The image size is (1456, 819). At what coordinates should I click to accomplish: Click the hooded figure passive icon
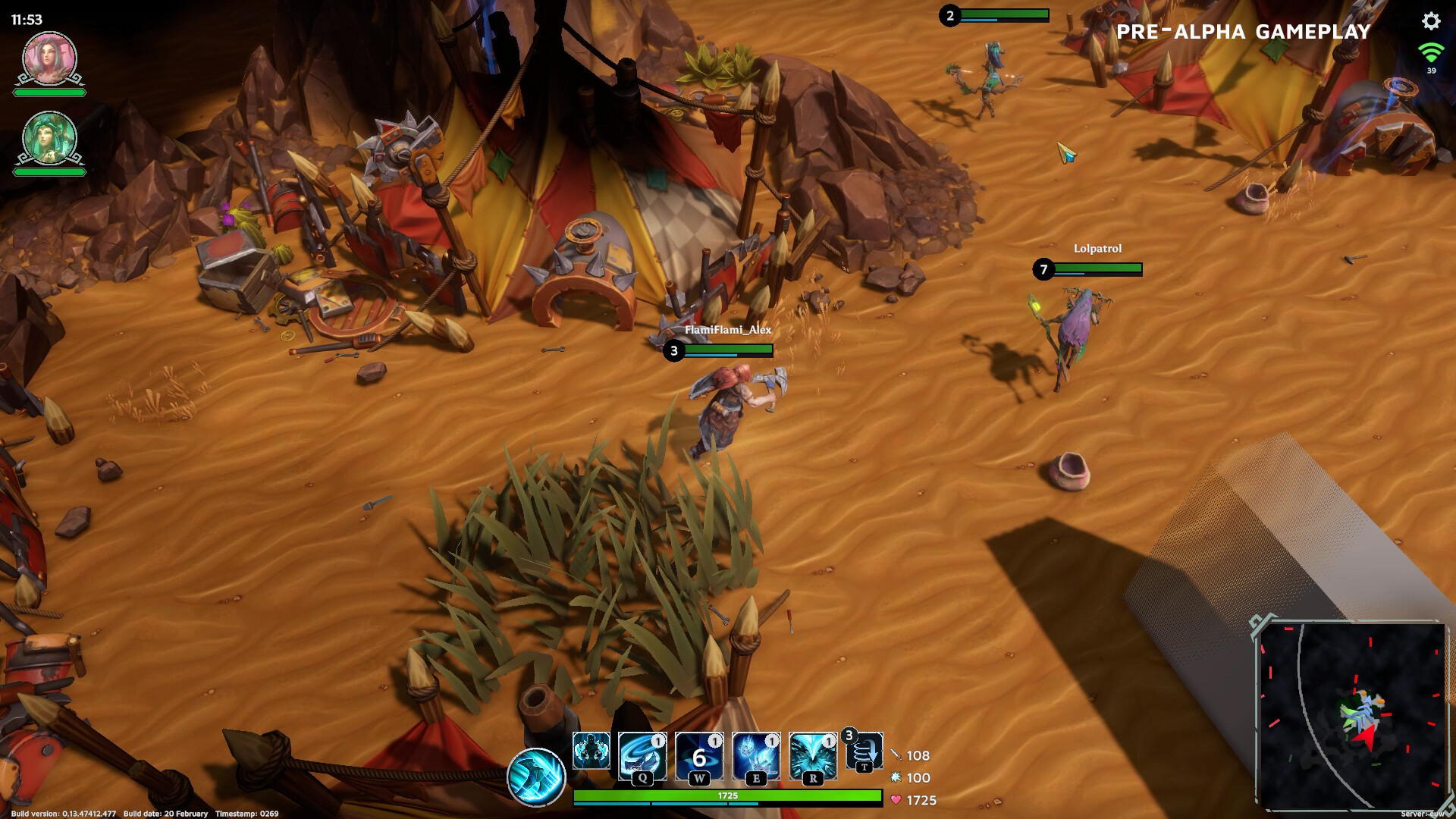tap(591, 751)
